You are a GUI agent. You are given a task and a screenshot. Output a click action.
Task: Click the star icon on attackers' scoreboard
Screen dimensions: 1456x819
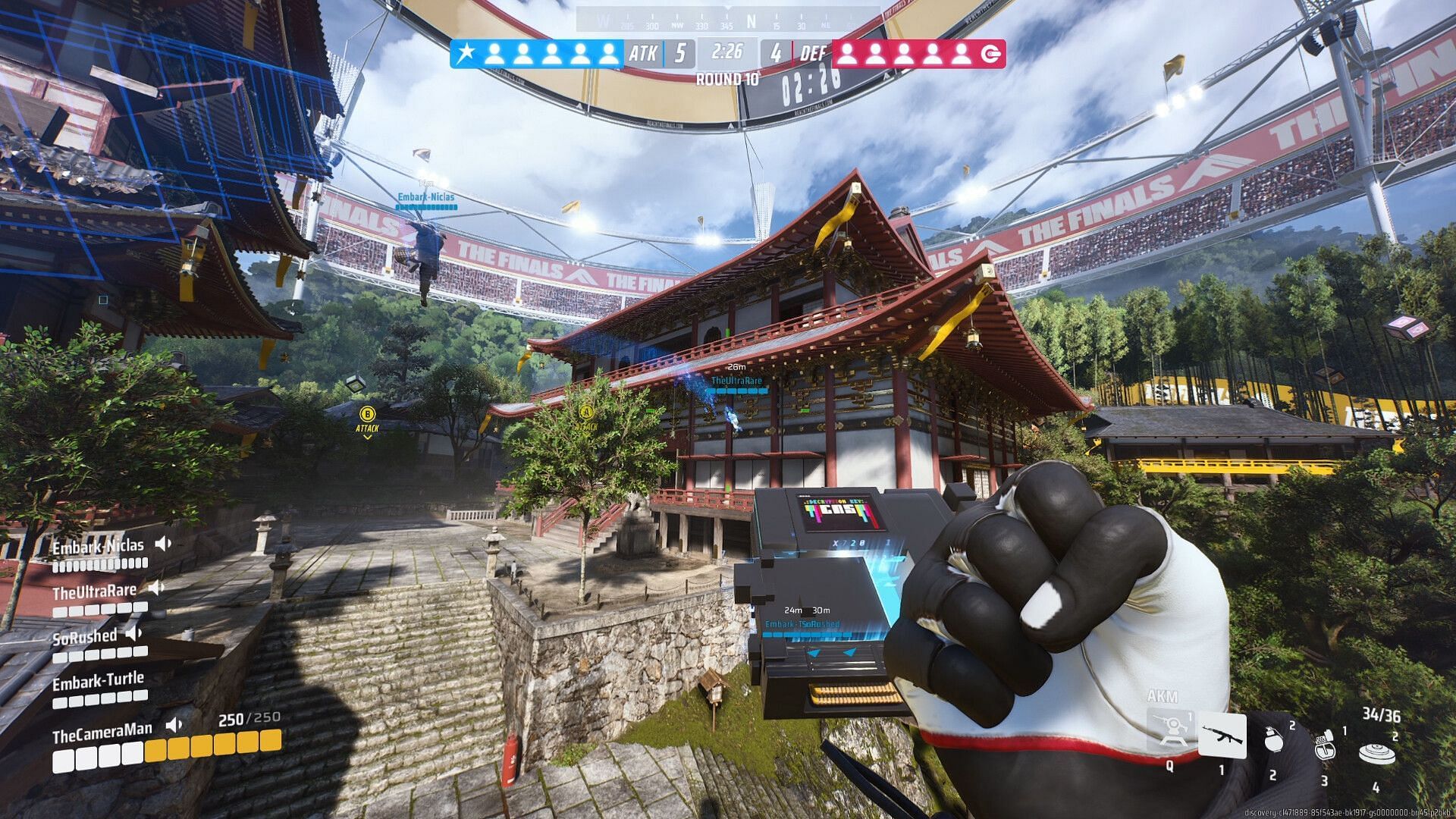point(466,53)
